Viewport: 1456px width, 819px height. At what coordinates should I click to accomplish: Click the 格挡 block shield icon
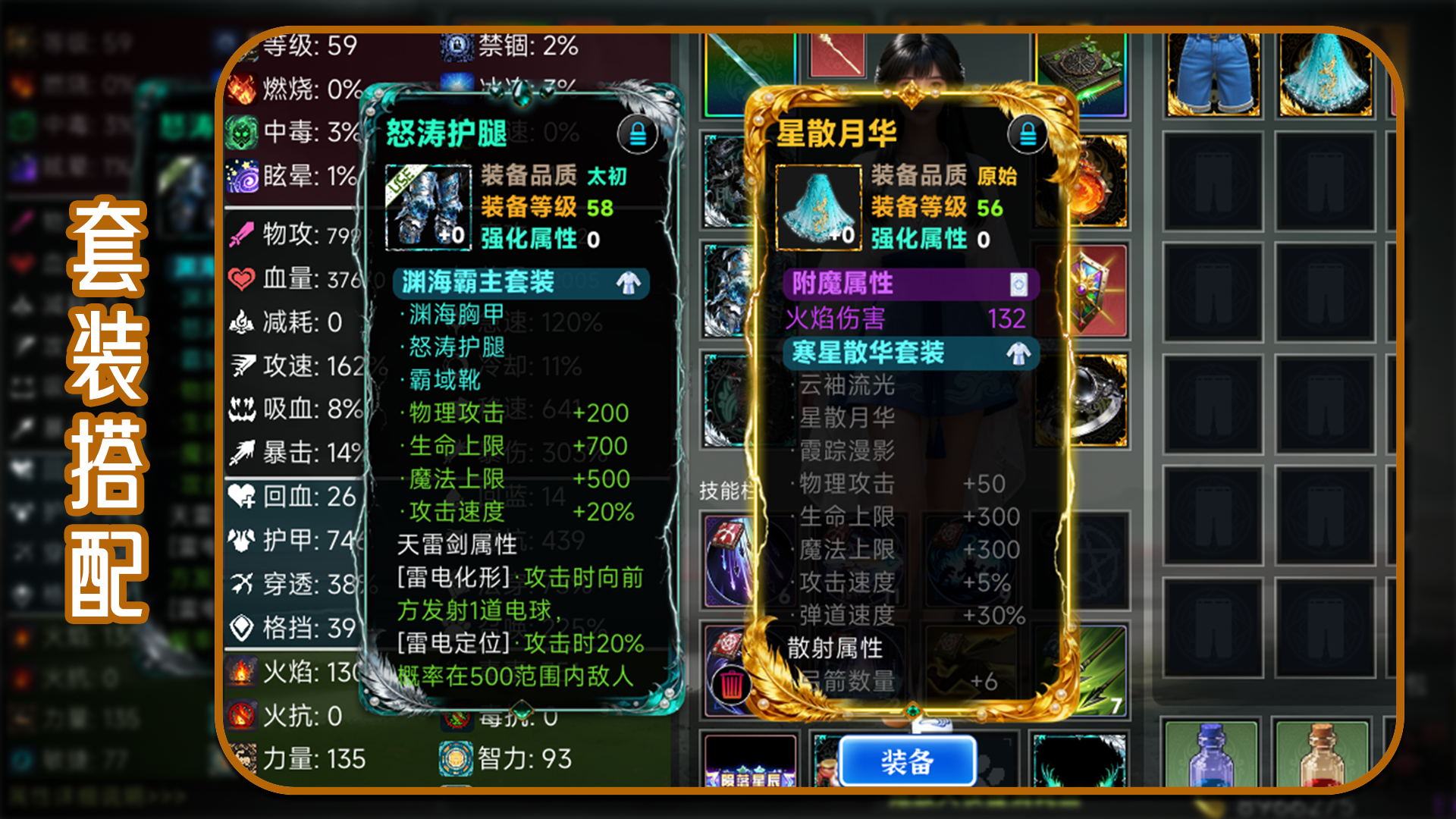coord(241,629)
